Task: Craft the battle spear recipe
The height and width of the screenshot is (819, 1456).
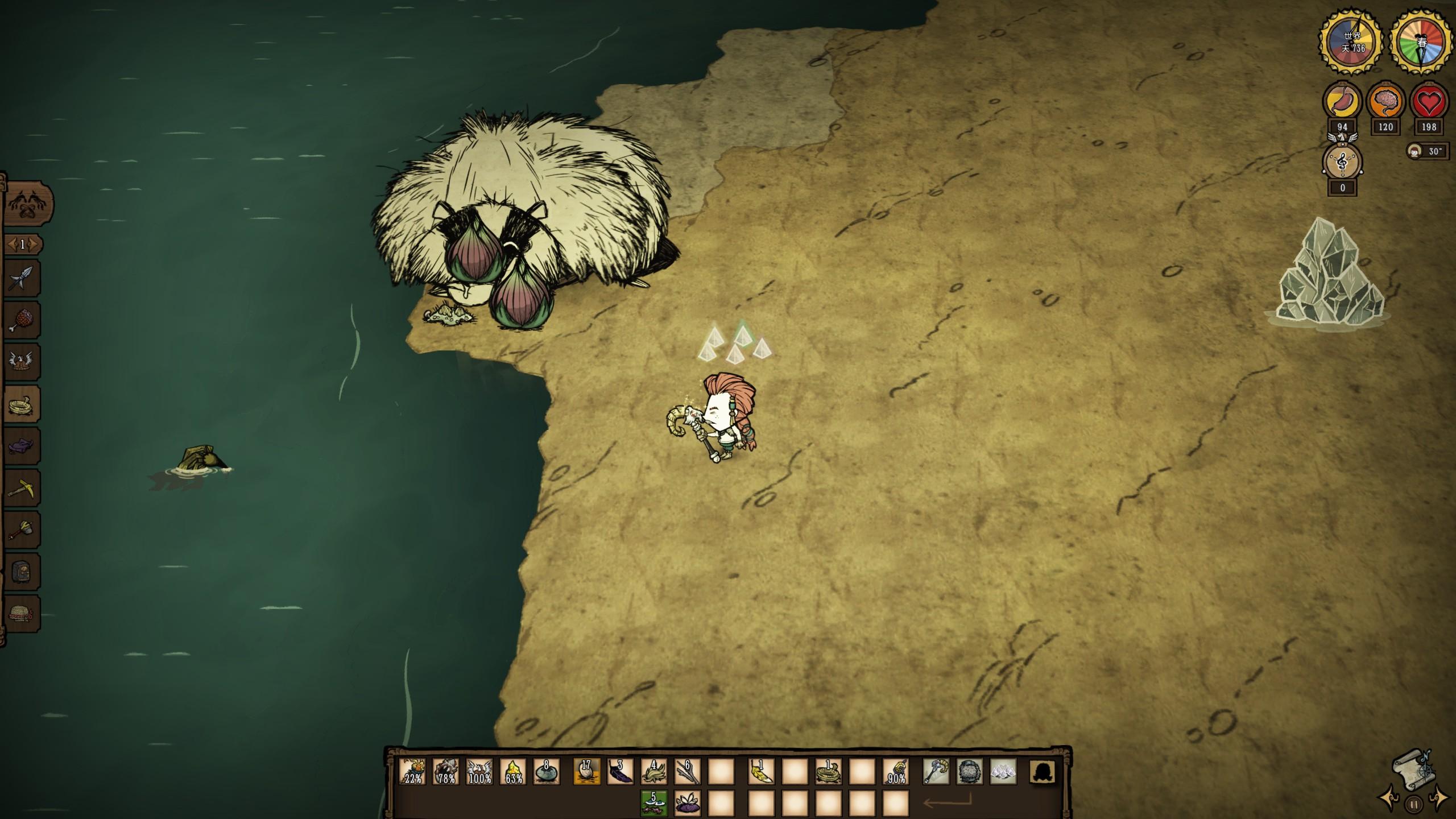Action: click(23, 278)
